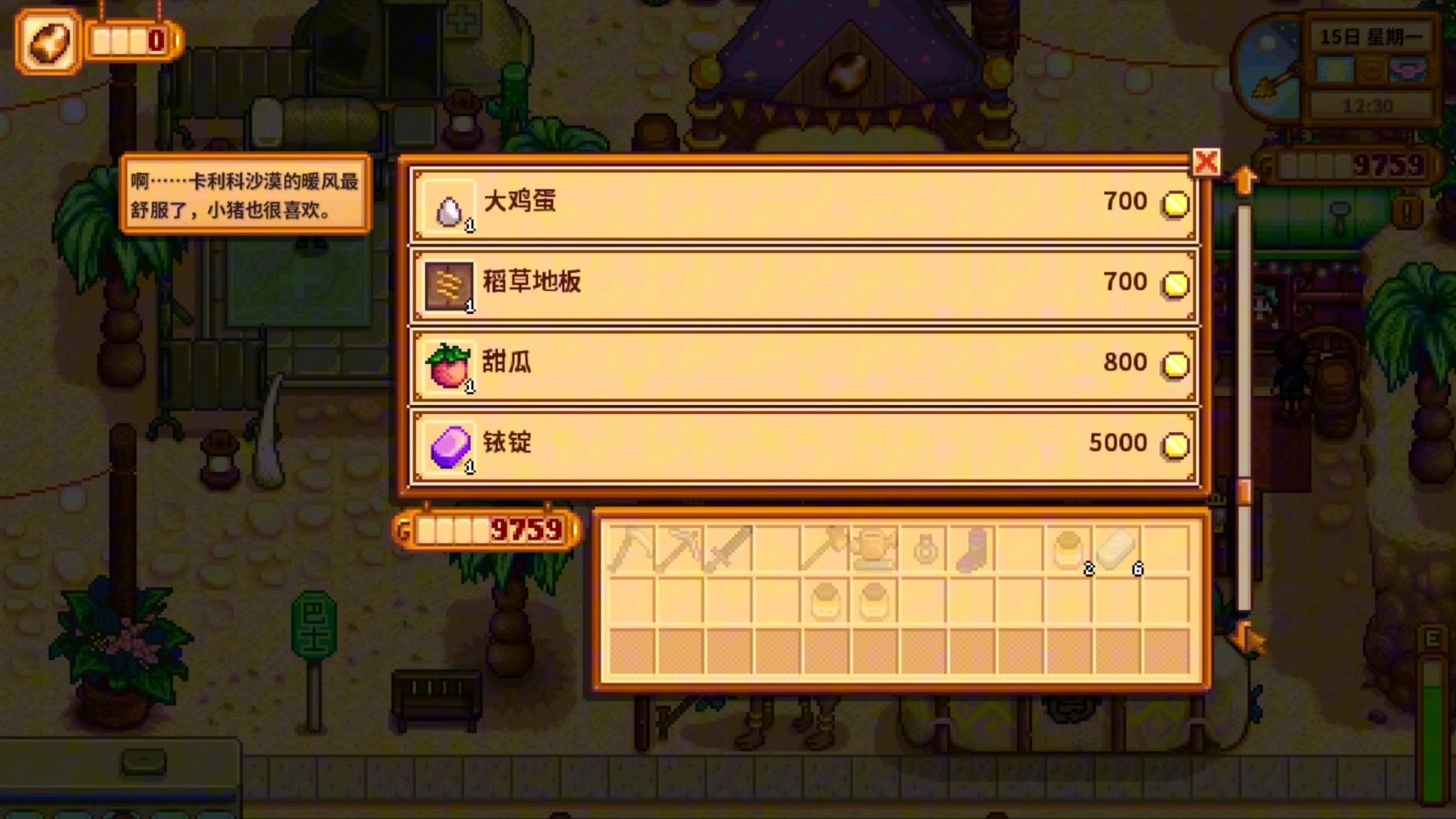
Task: Click the gold coin icon beside 5000
Action: tap(1175, 444)
